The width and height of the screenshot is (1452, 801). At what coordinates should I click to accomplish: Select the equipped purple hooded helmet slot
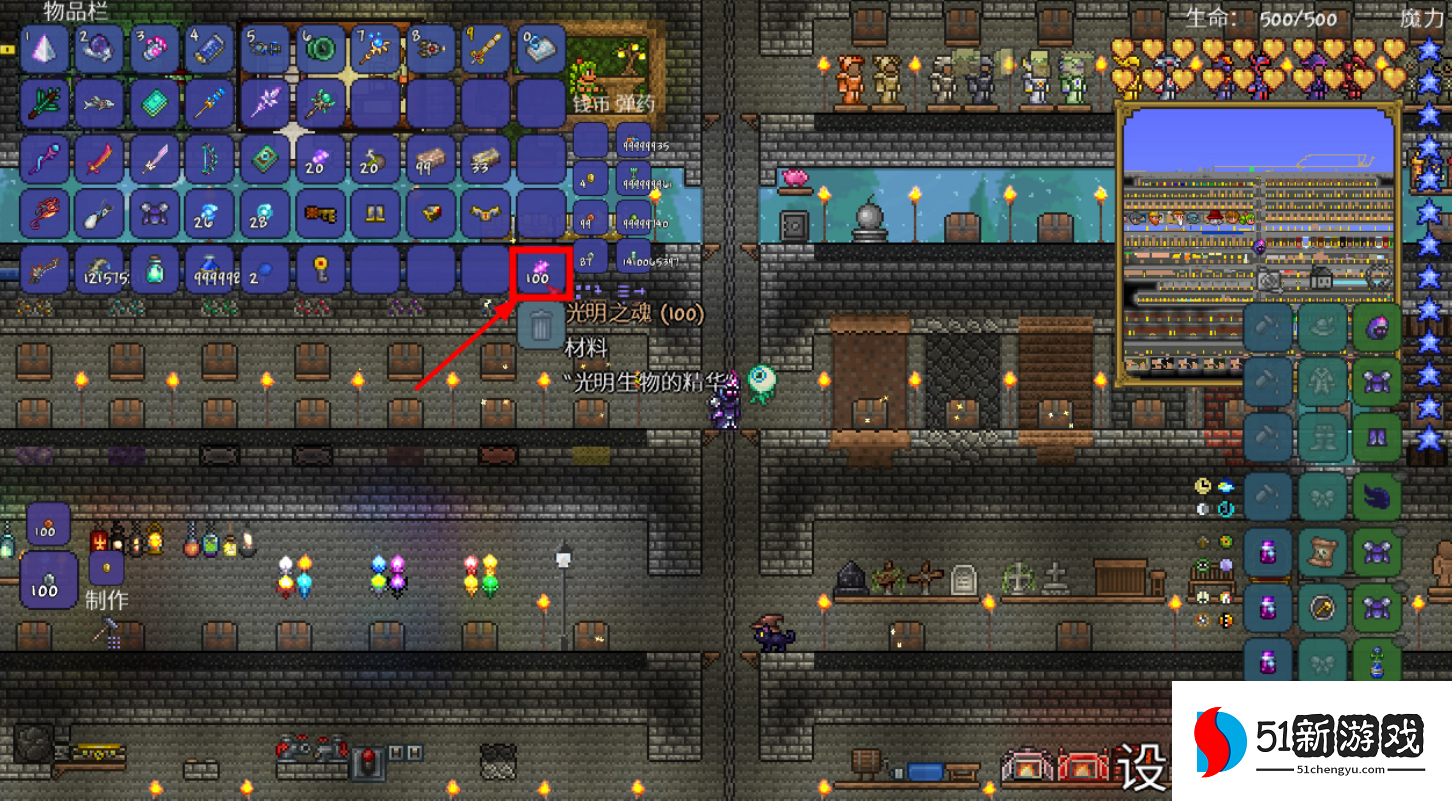coord(1377,328)
